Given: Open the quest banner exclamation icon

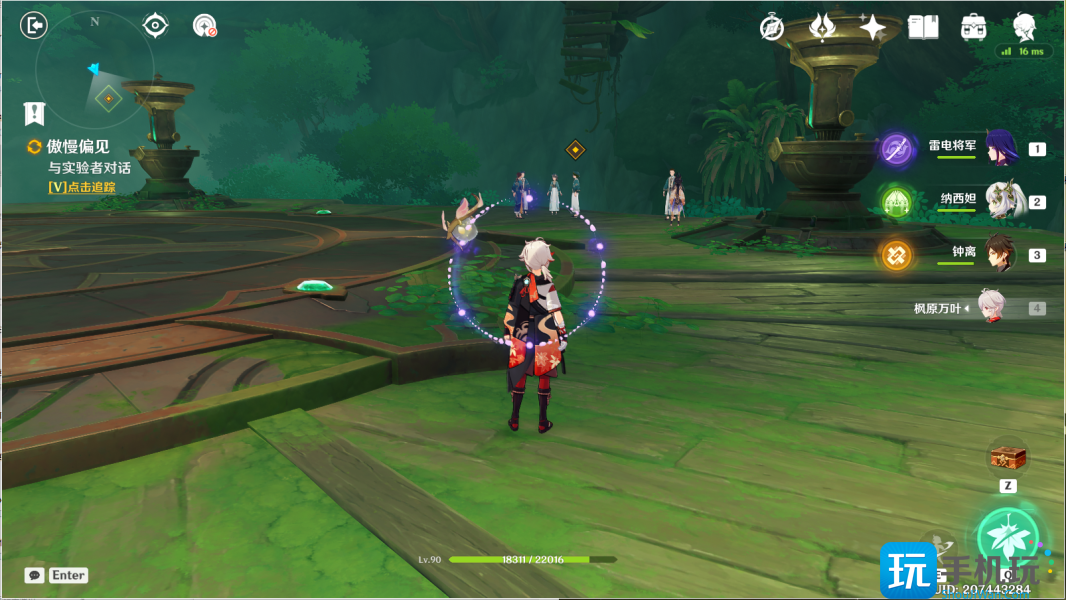Looking at the screenshot, I should click(x=35, y=113).
